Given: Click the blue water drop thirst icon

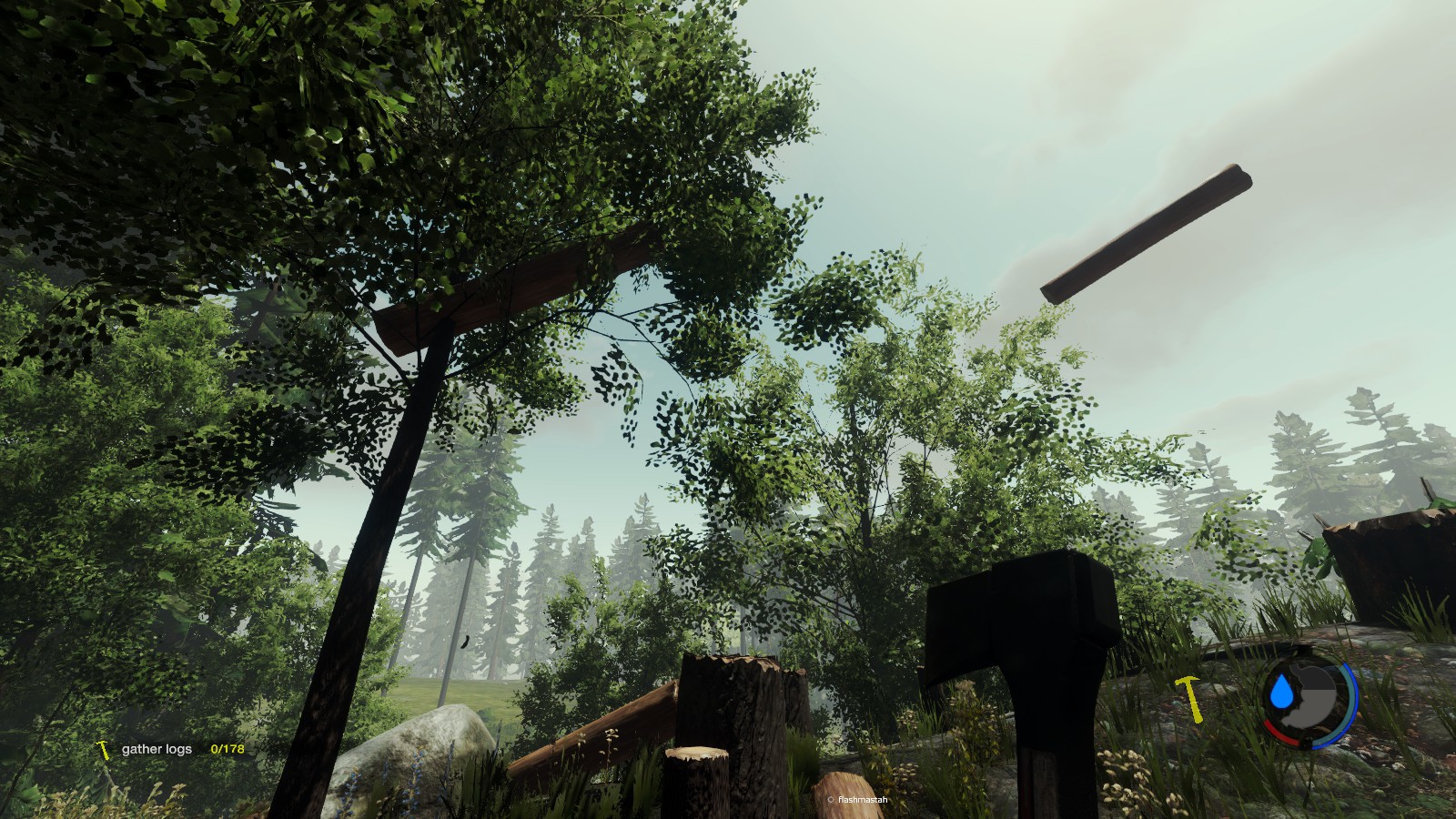Looking at the screenshot, I should pos(1282,693).
